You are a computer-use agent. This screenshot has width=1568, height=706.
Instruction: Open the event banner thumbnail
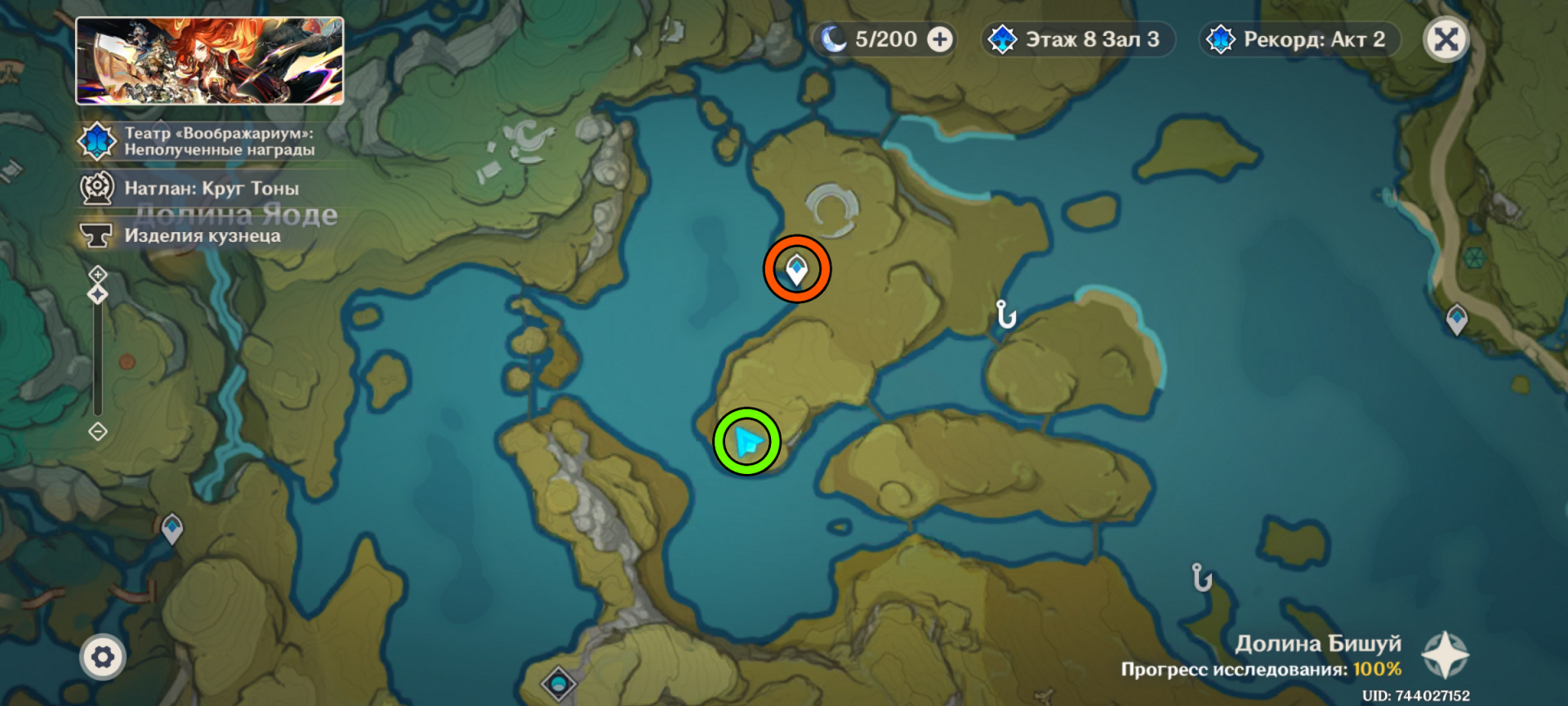point(210,61)
